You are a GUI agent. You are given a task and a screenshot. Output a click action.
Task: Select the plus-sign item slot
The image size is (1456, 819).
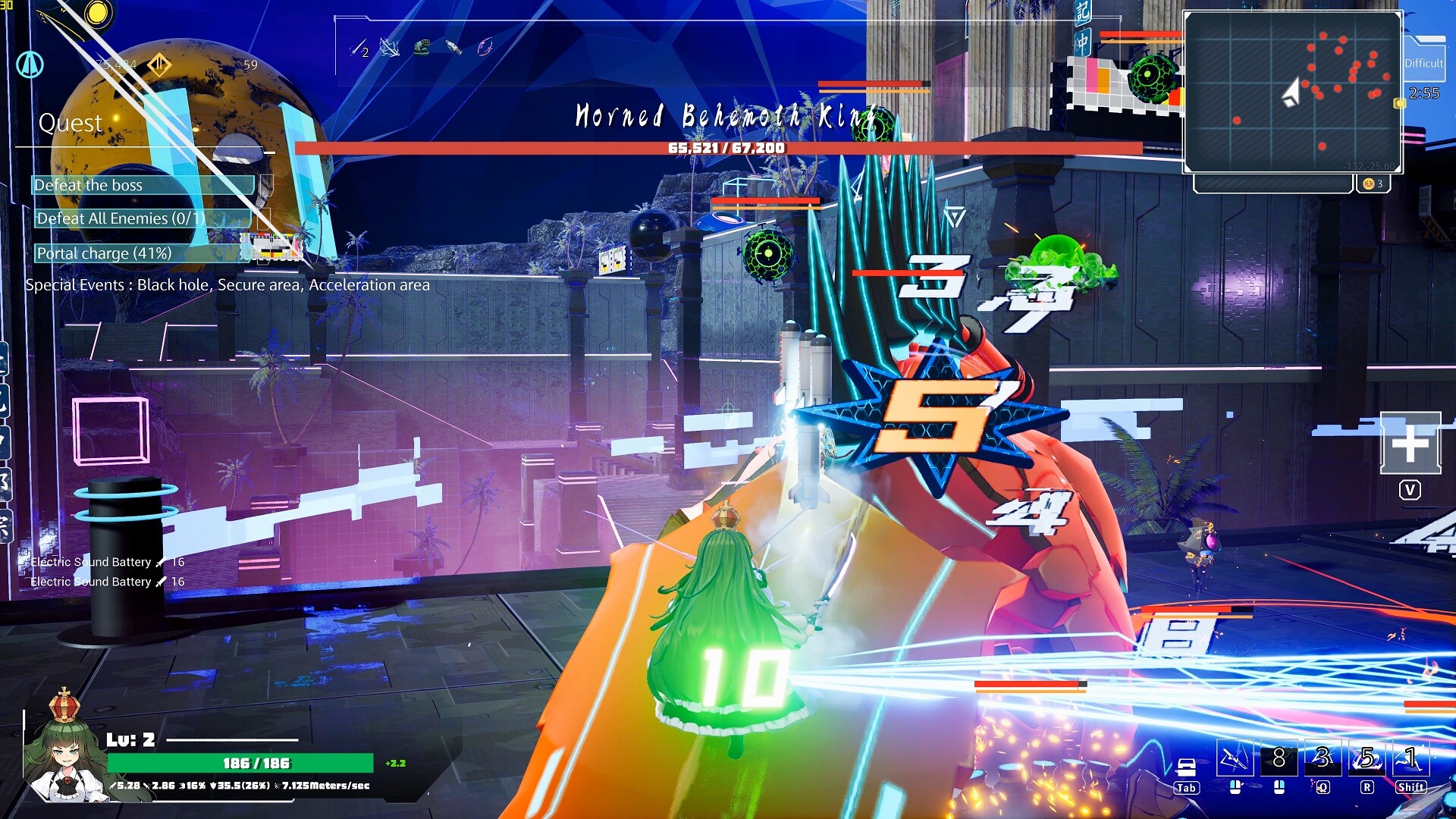1410,444
